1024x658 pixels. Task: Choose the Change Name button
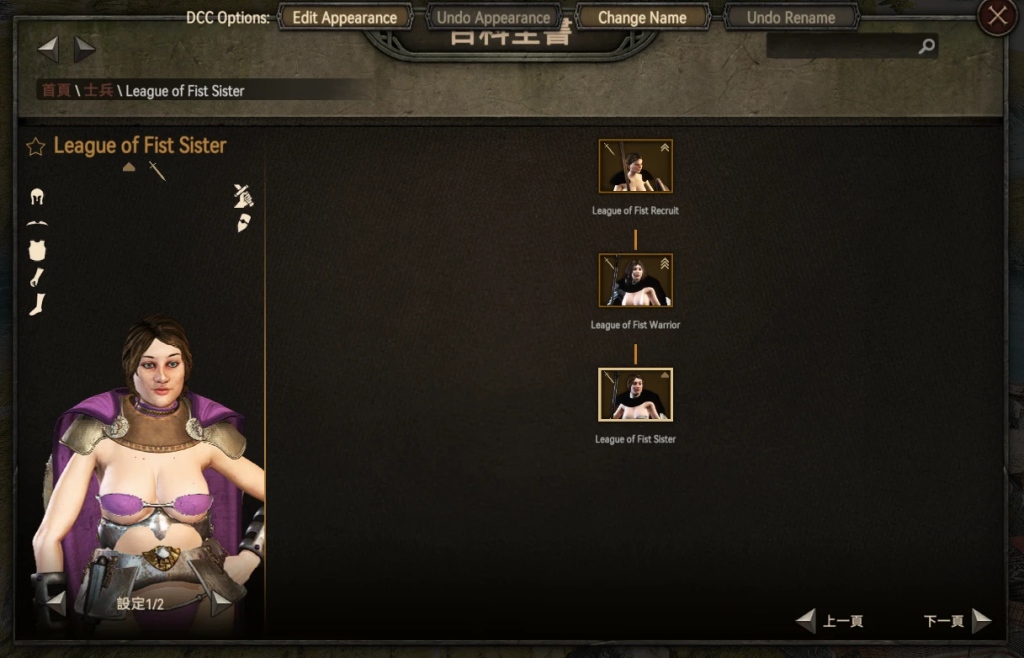(x=642, y=18)
